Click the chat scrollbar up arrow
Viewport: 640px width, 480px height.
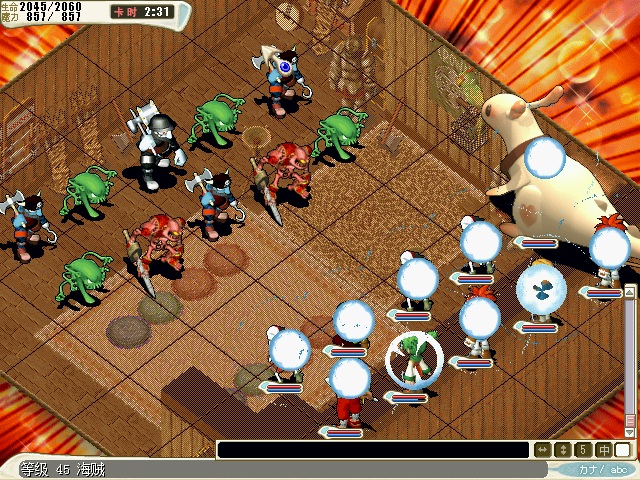click(630, 291)
